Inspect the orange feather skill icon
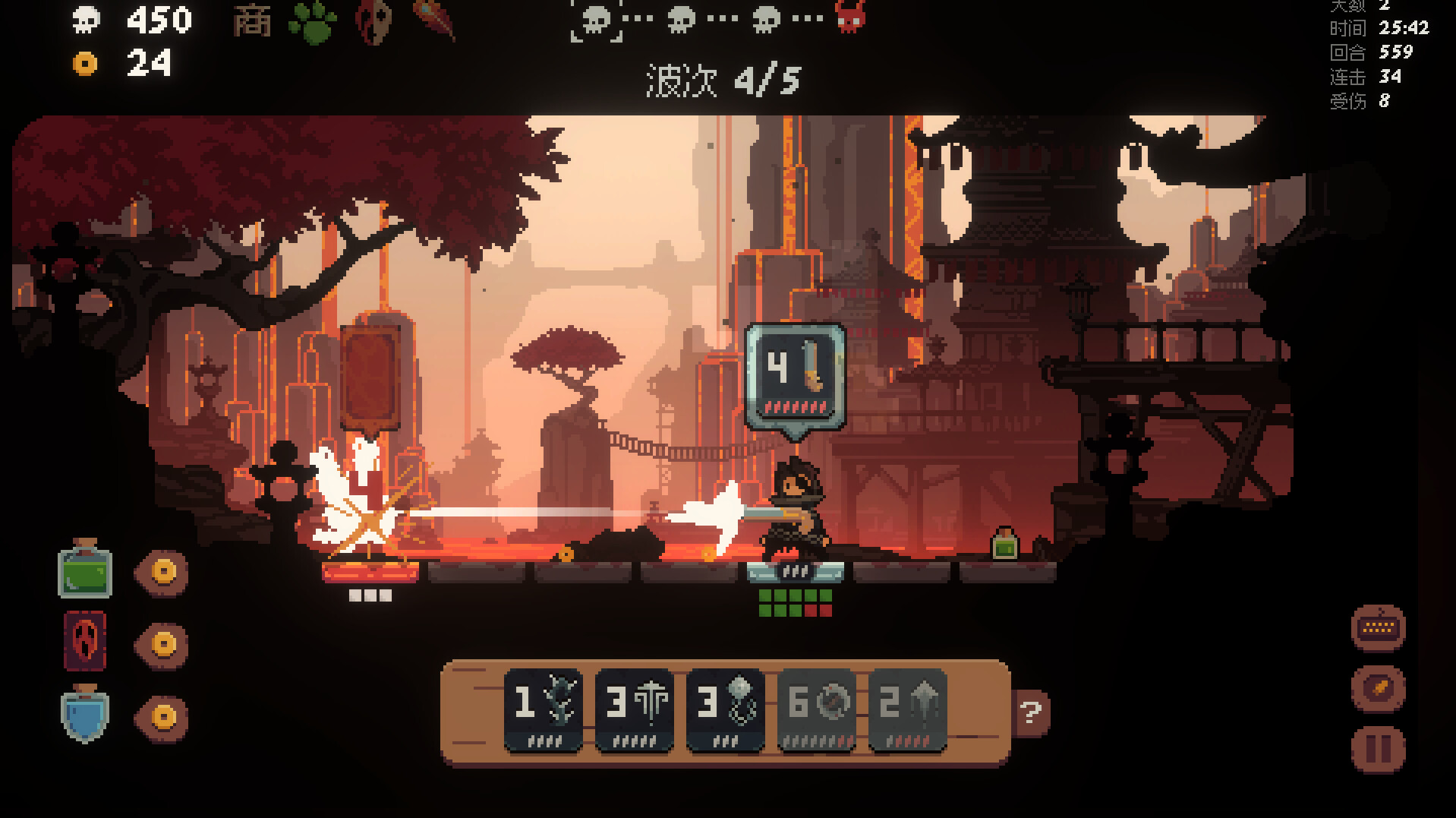Viewport: 1456px width, 818px height. tap(434, 20)
